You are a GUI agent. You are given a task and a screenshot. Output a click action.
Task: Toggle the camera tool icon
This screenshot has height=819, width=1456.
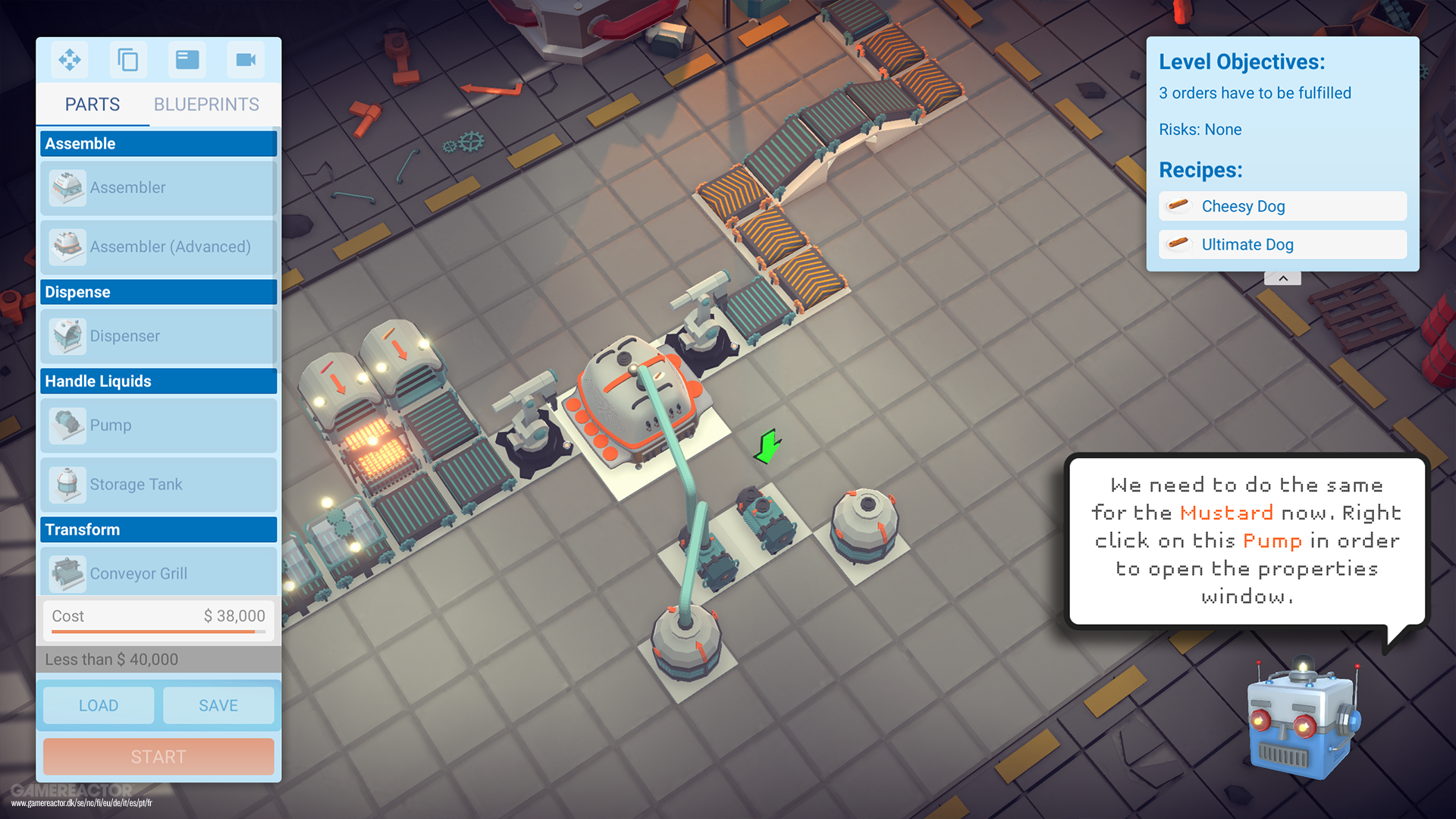pos(246,60)
